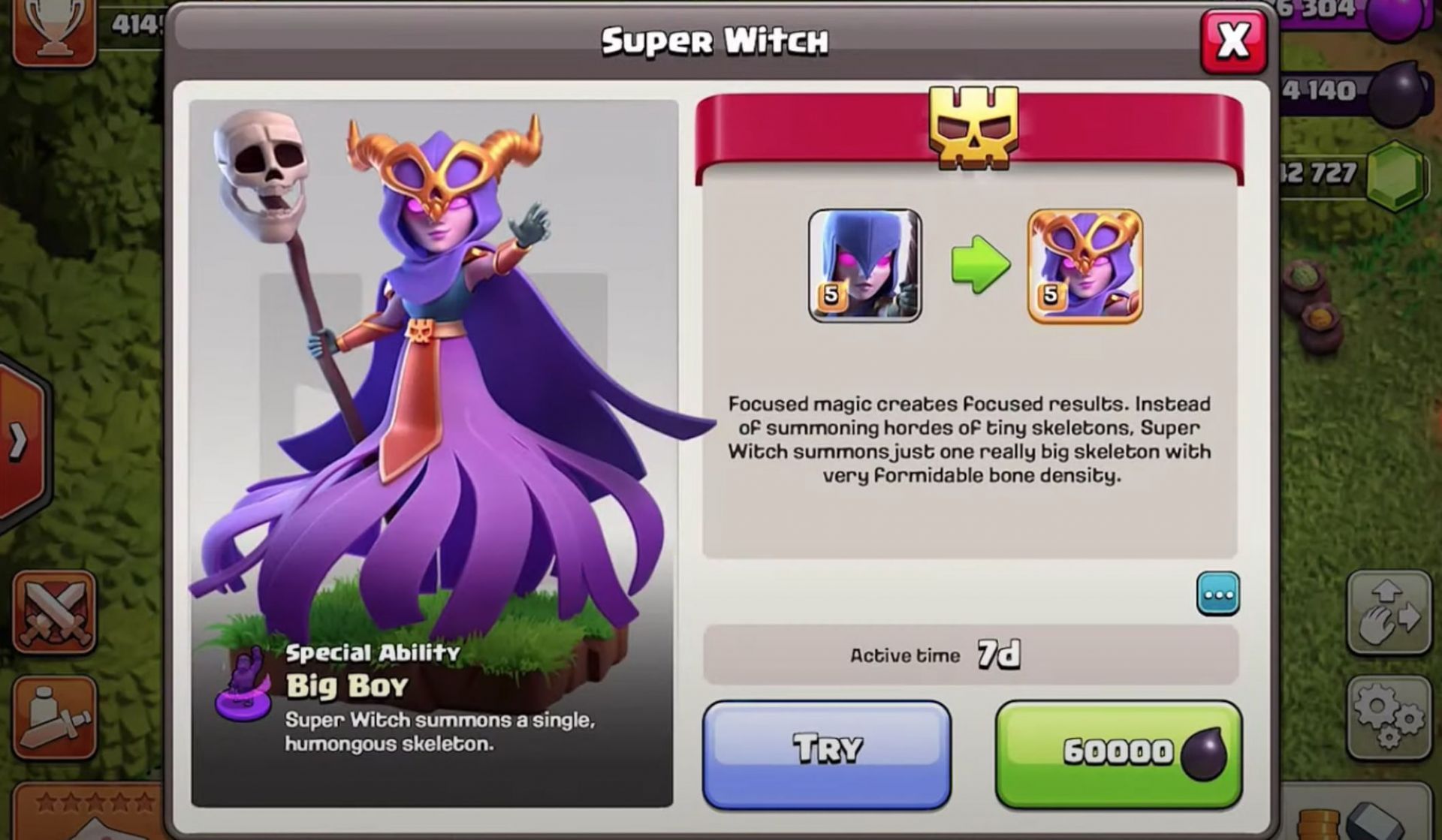Click the Active time 7d label
Viewport: 1442px width, 840px height.
coord(934,654)
